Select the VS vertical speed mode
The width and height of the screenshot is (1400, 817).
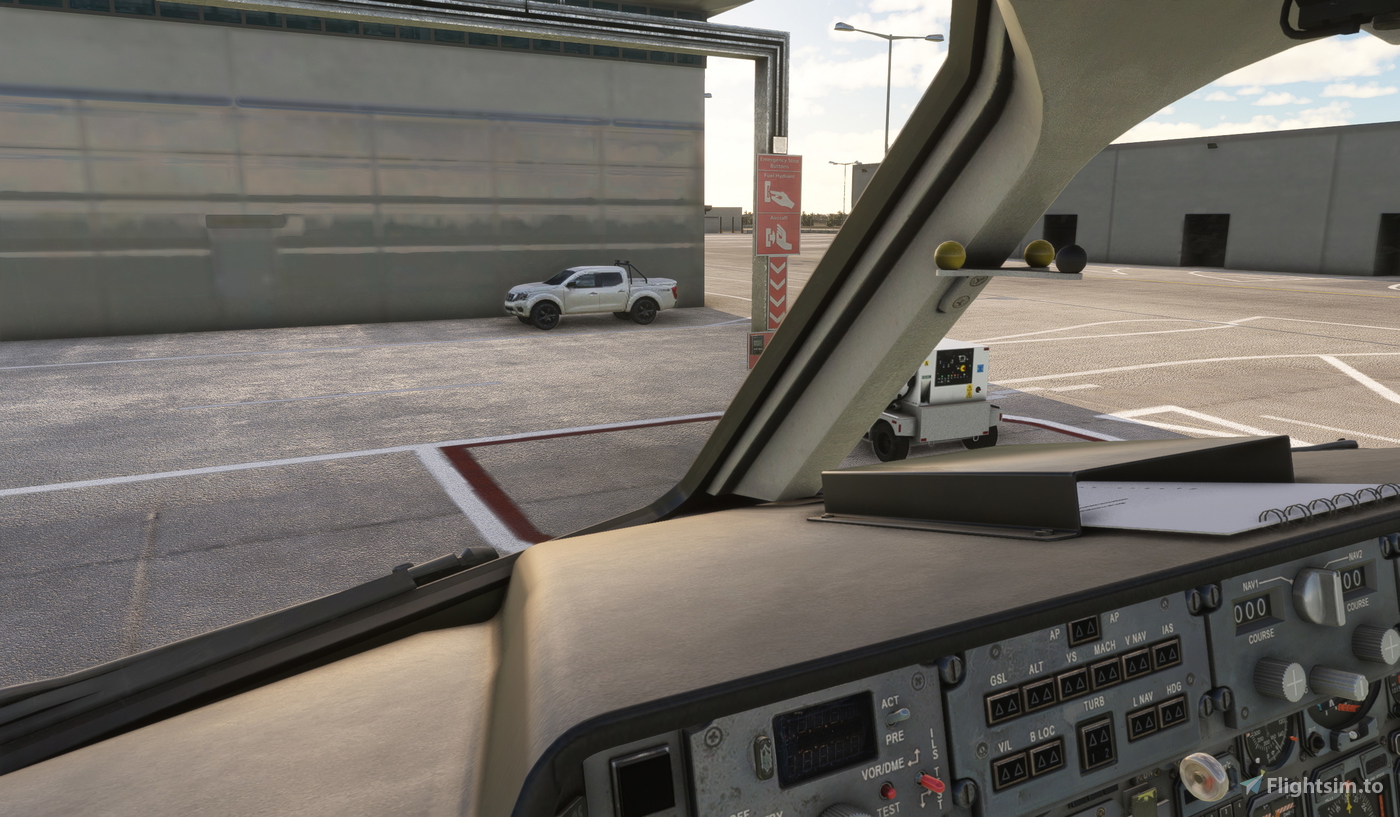[x=1073, y=683]
